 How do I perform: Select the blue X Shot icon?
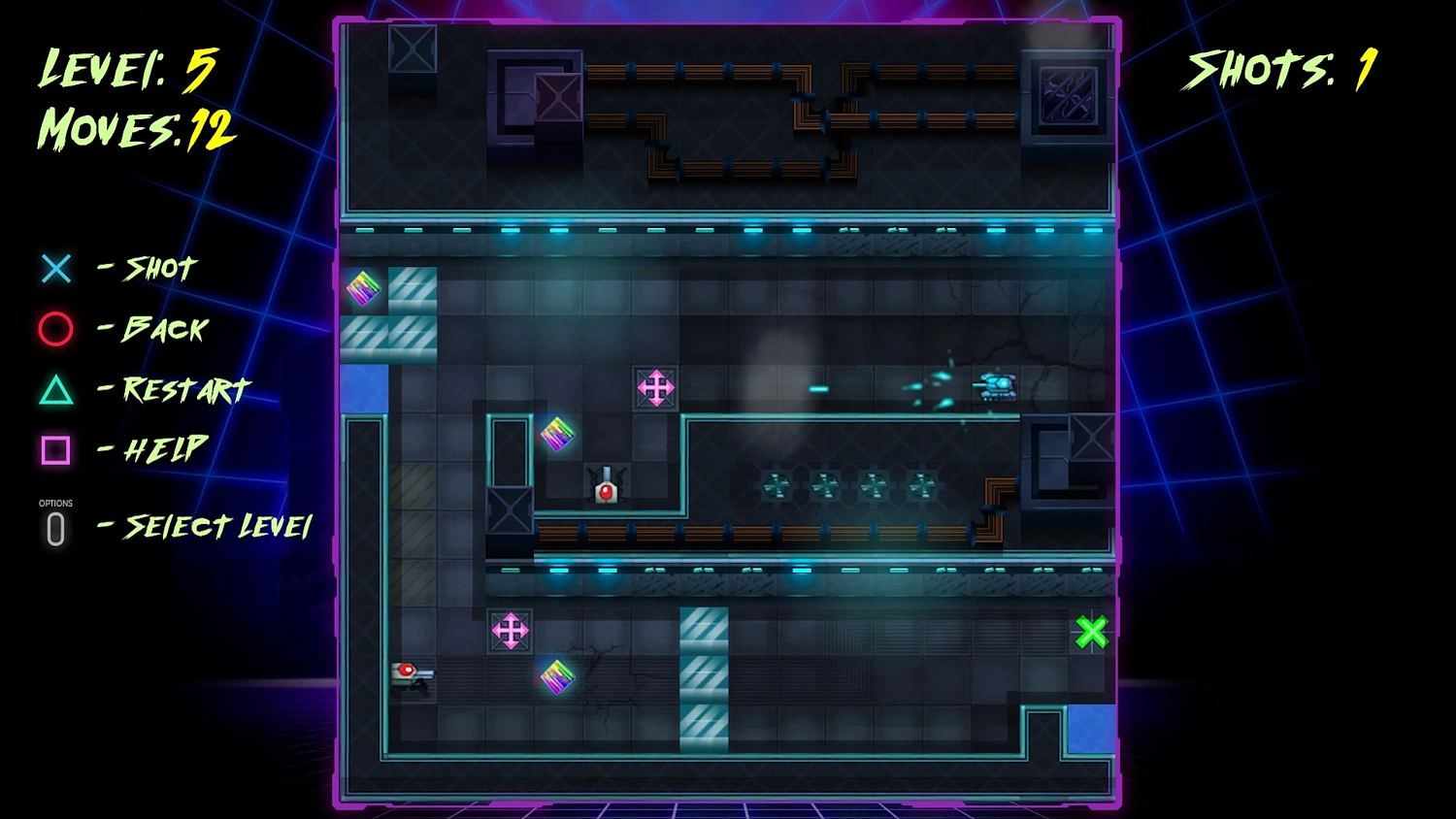pyautogui.click(x=55, y=269)
